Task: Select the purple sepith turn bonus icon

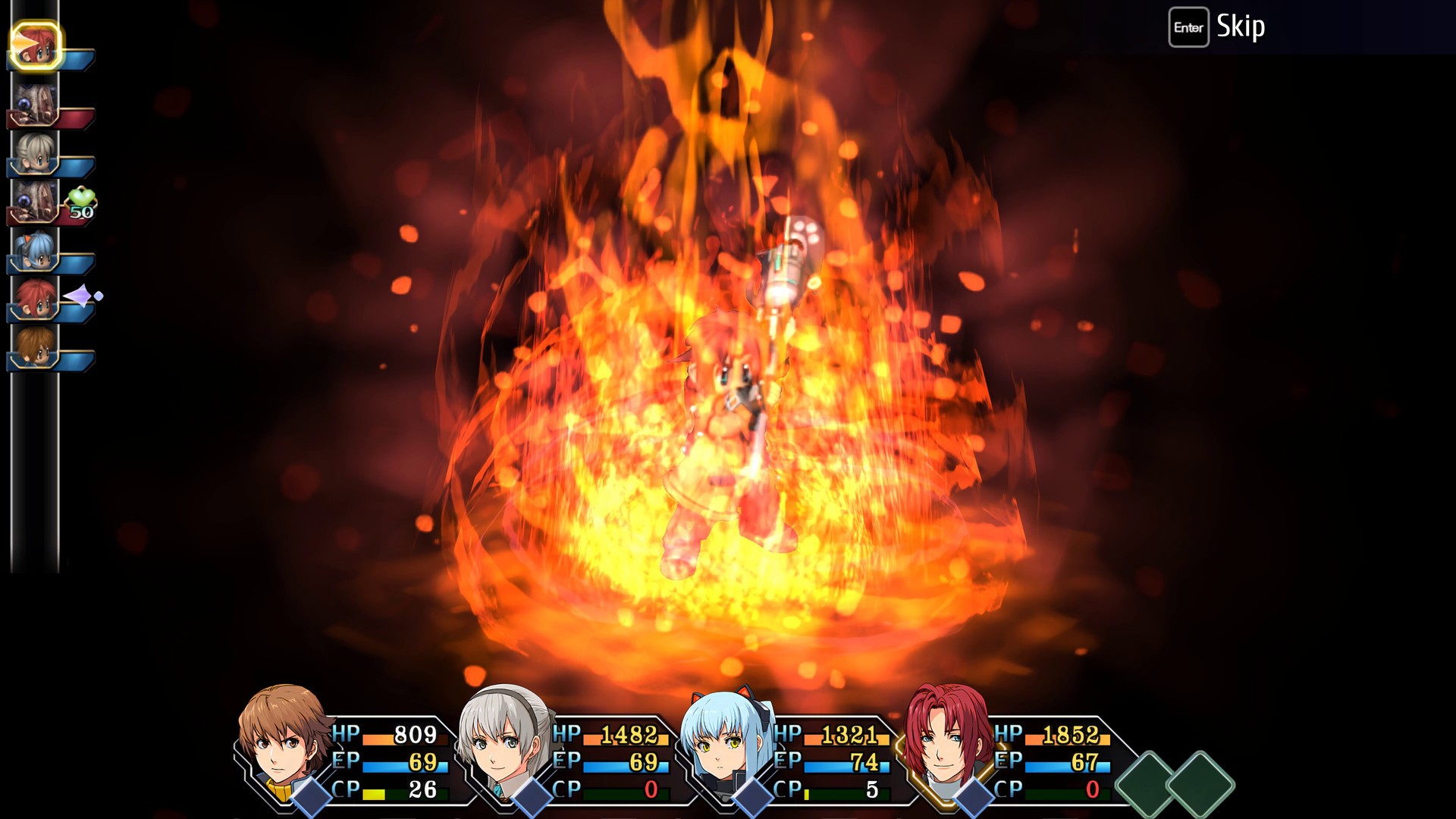Action: tap(79, 294)
